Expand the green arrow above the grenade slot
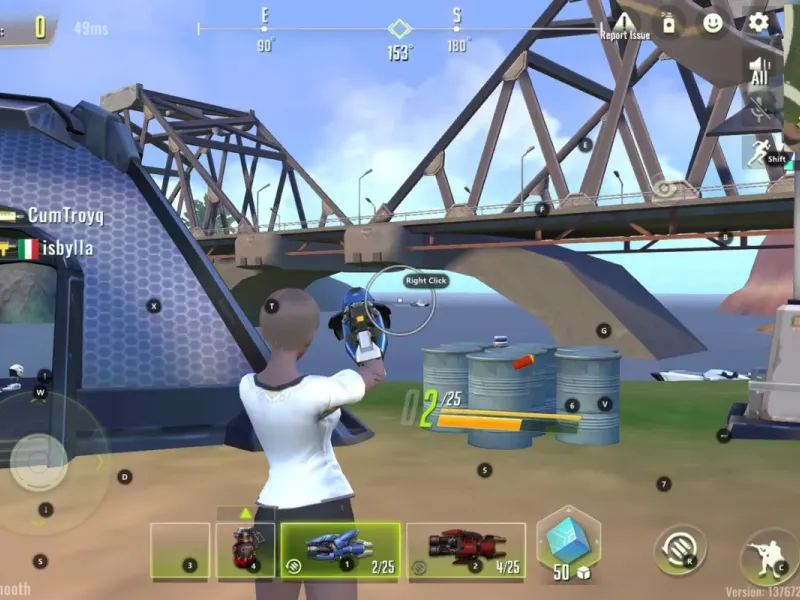 (x=246, y=513)
